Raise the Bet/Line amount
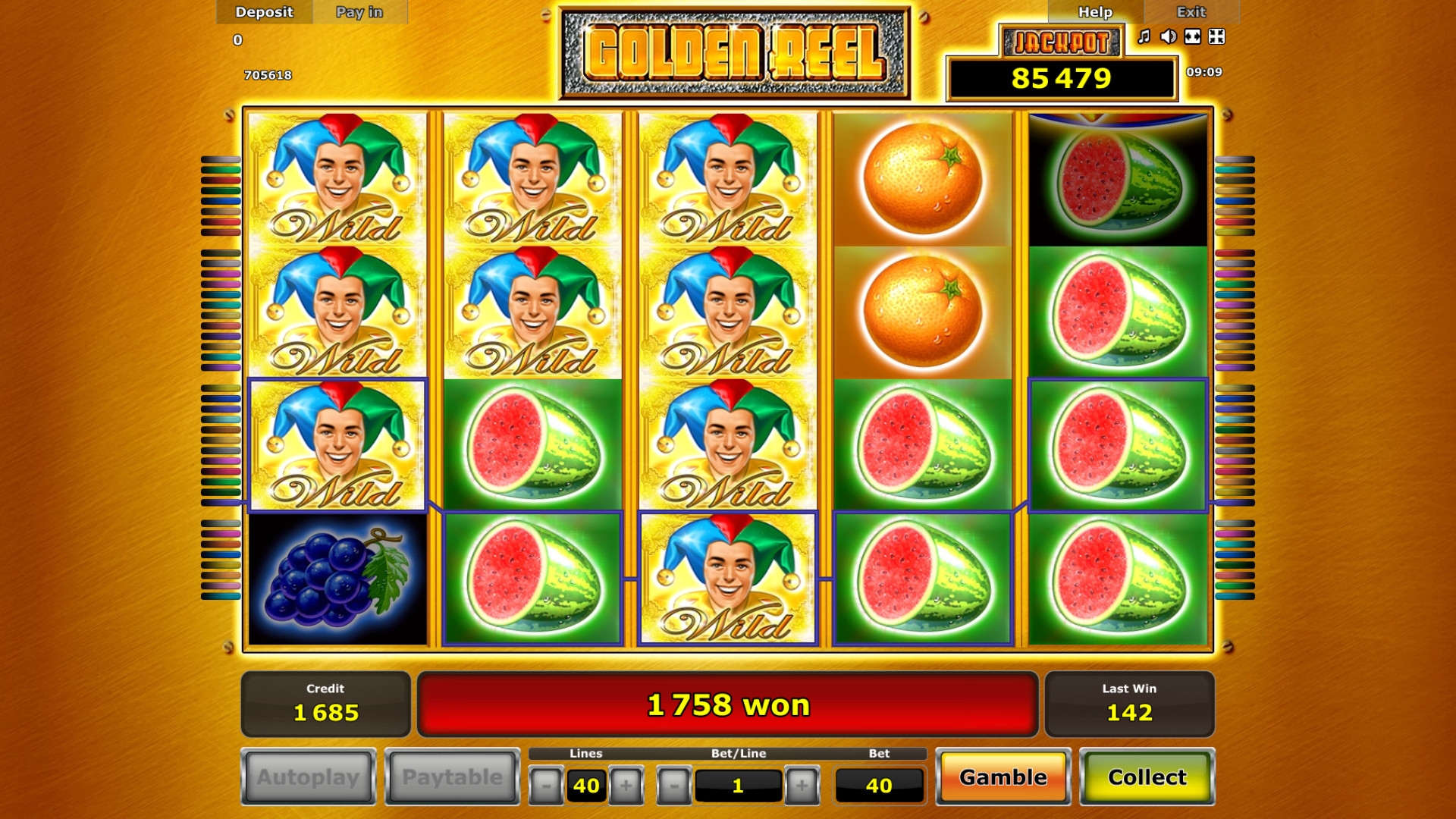Image resolution: width=1456 pixels, height=819 pixels. click(x=802, y=786)
